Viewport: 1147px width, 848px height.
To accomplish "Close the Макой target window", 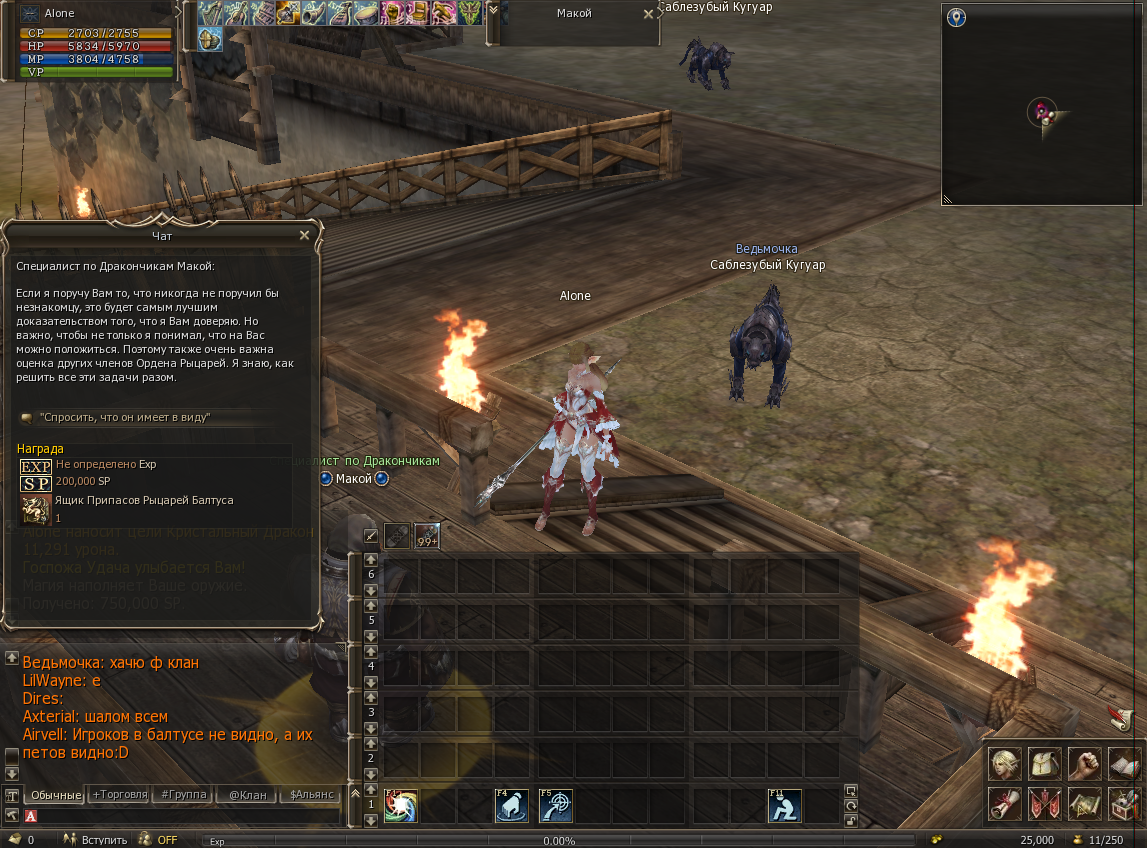I will click(x=648, y=14).
